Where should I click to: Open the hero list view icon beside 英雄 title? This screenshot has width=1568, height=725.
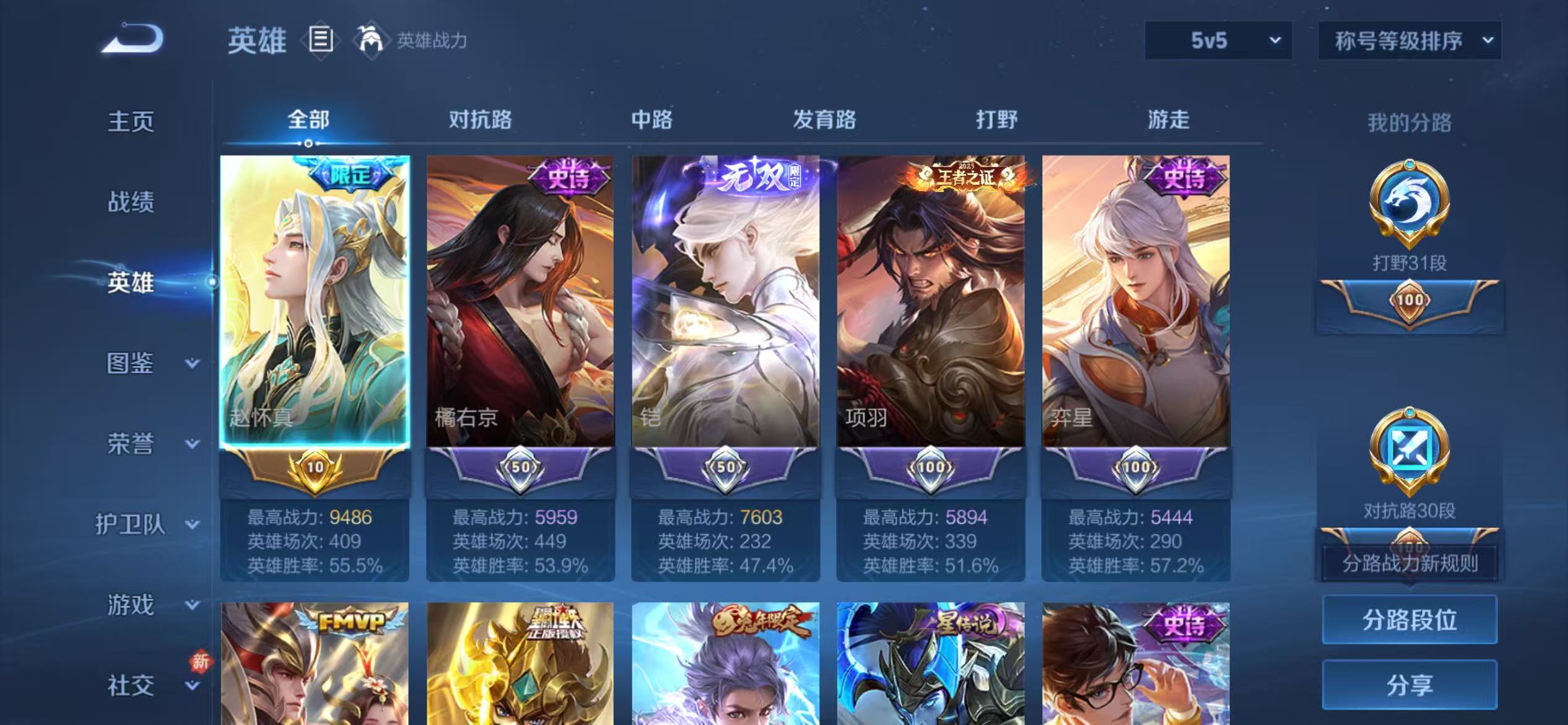(x=321, y=38)
